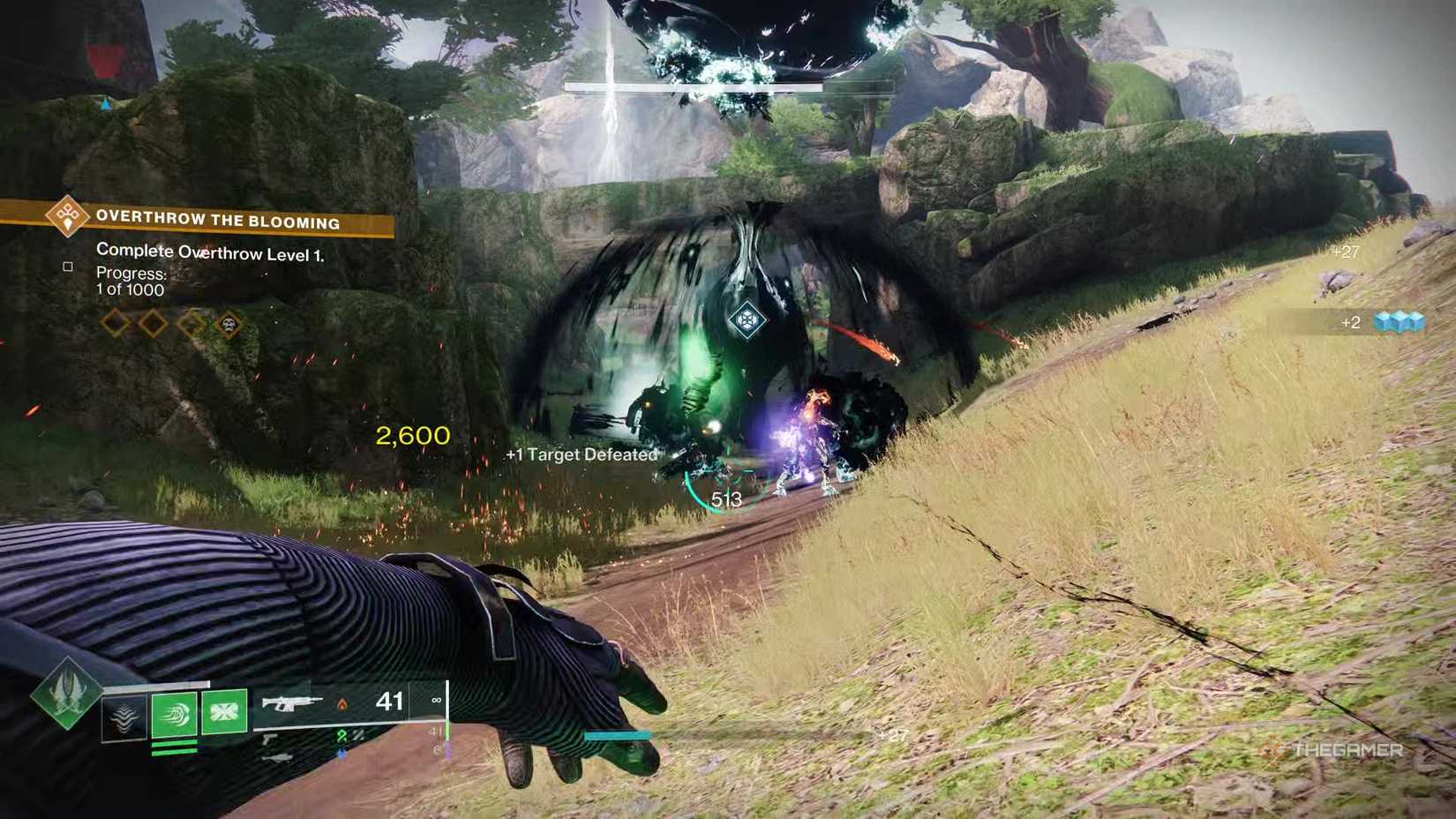This screenshot has width=1456, height=819.
Task: Select the Progress: 1 of 1000 label
Action: coord(131,280)
